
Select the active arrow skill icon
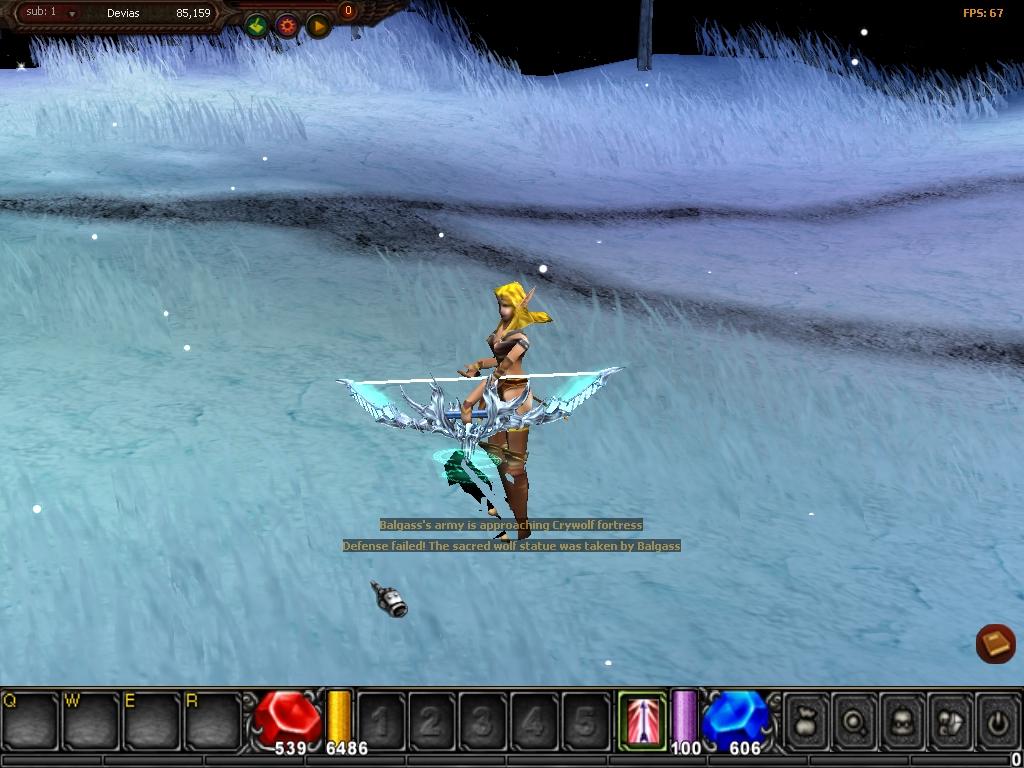point(642,718)
